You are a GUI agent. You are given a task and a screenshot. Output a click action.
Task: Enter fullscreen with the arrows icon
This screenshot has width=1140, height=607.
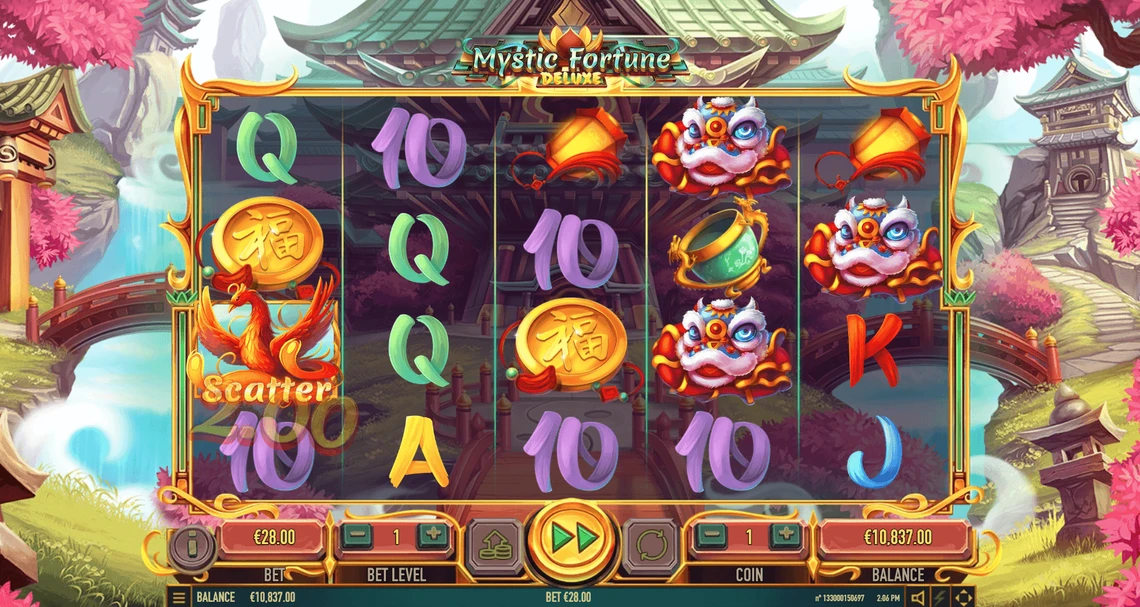(x=963, y=598)
